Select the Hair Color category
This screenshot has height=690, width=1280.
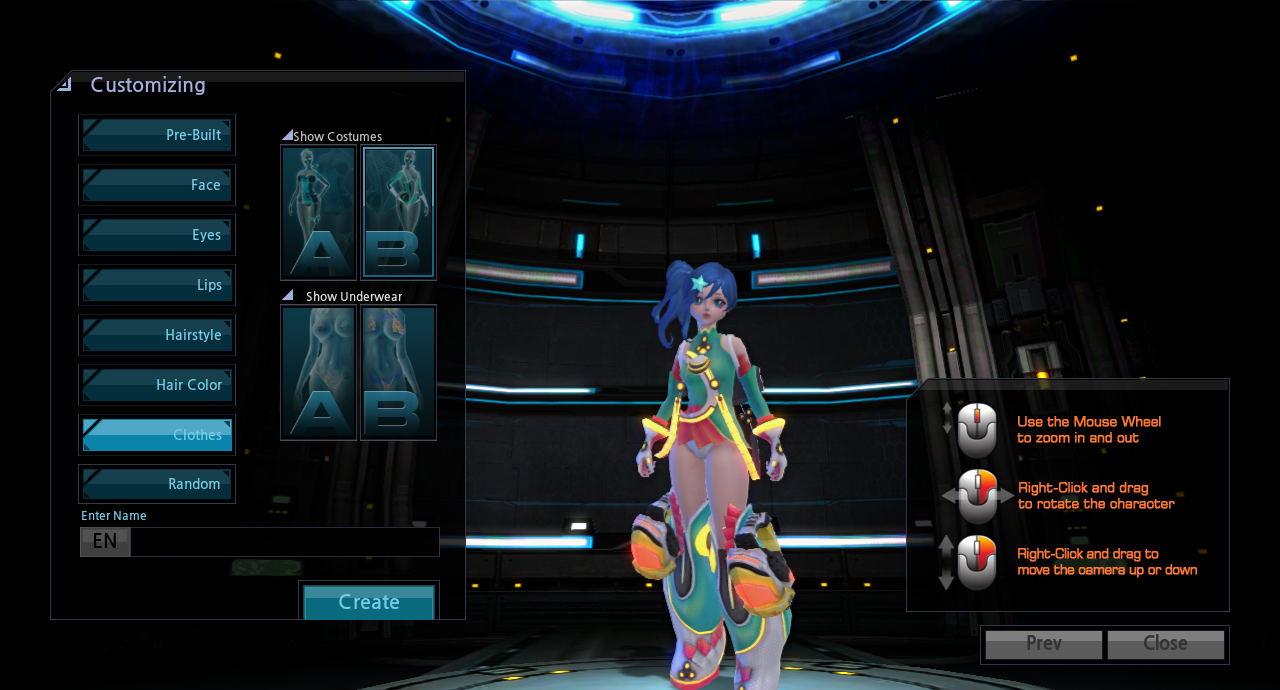coord(157,385)
